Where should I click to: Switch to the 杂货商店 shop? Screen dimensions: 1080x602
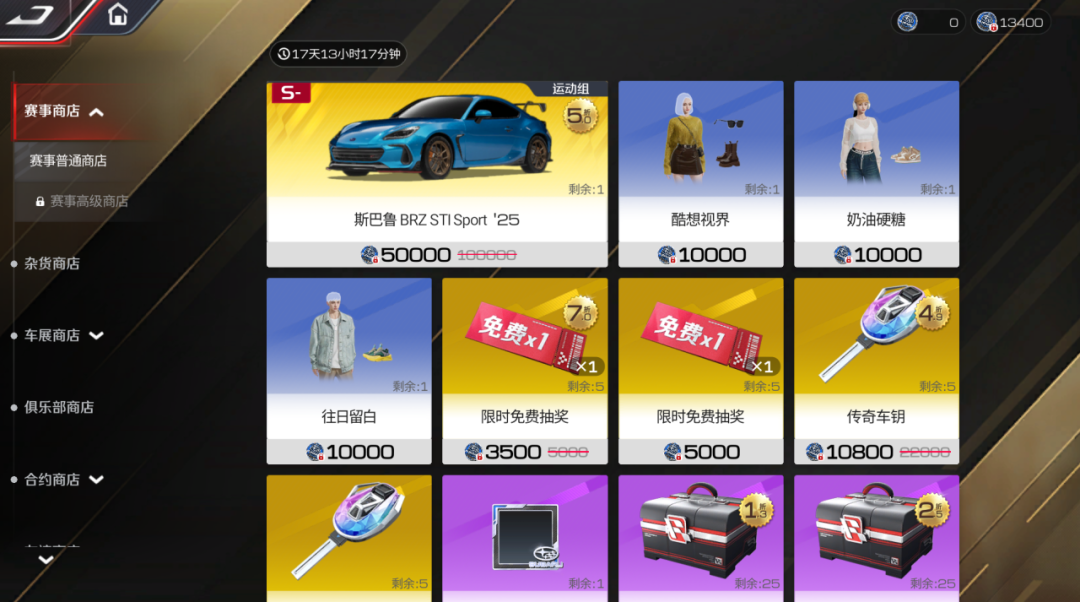pos(52,264)
